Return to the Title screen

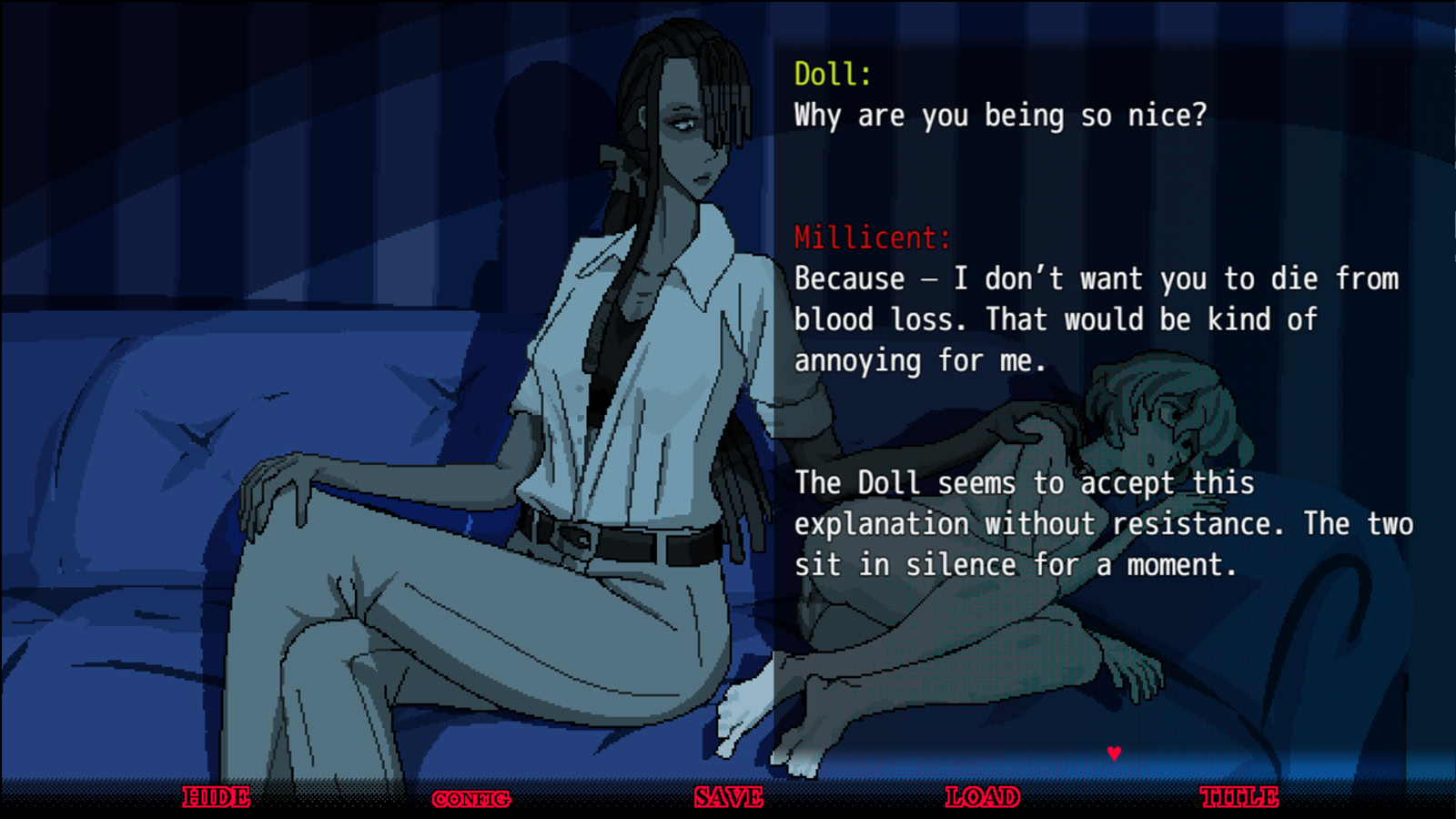[1239, 797]
